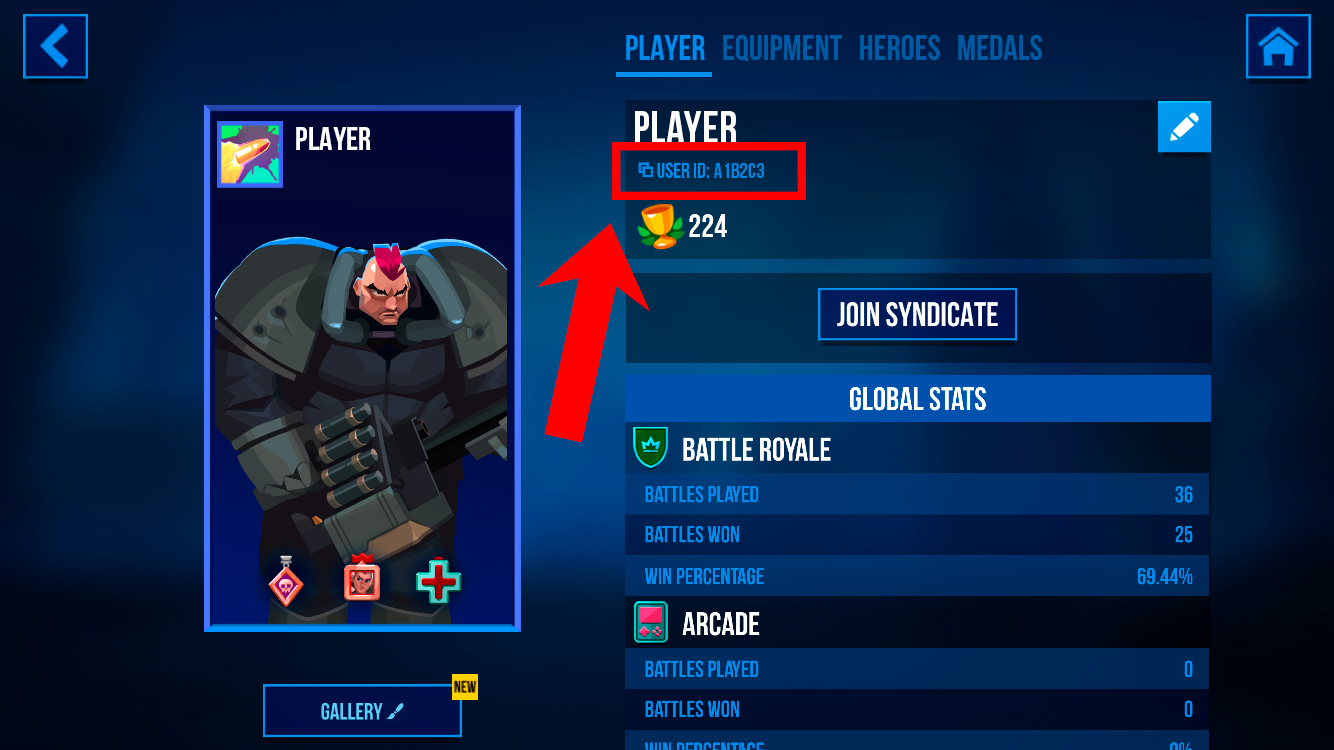
Task: Return to the home screen
Action: pyautogui.click(x=1278, y=46)
